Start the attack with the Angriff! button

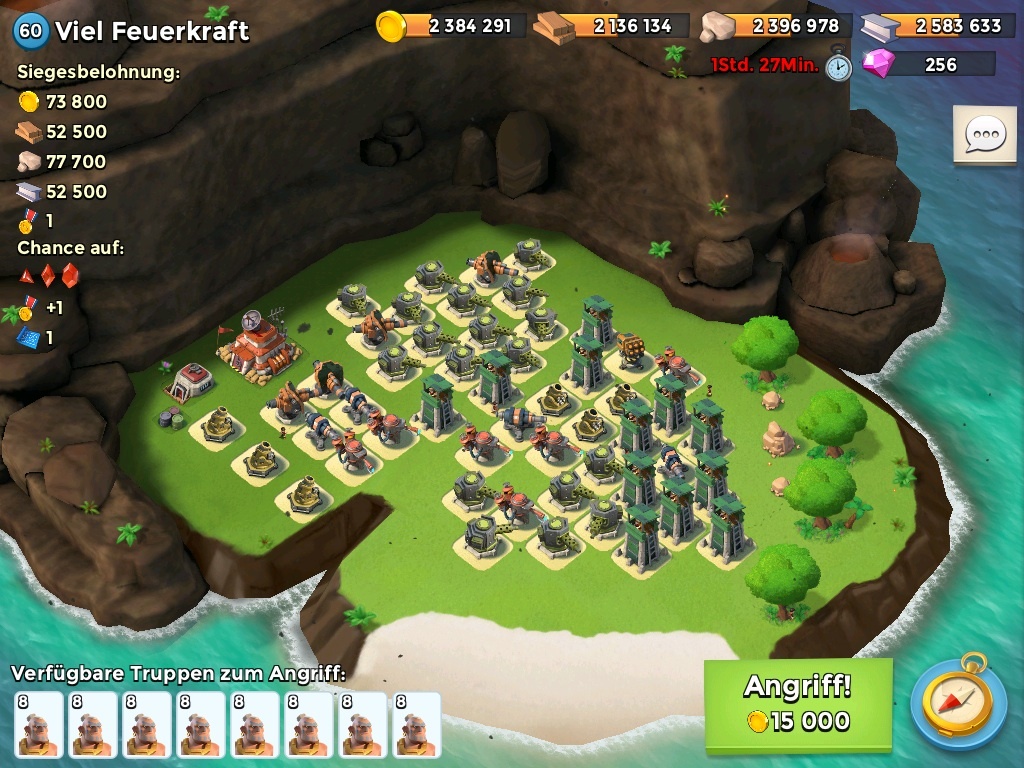(x=797, y=704)
